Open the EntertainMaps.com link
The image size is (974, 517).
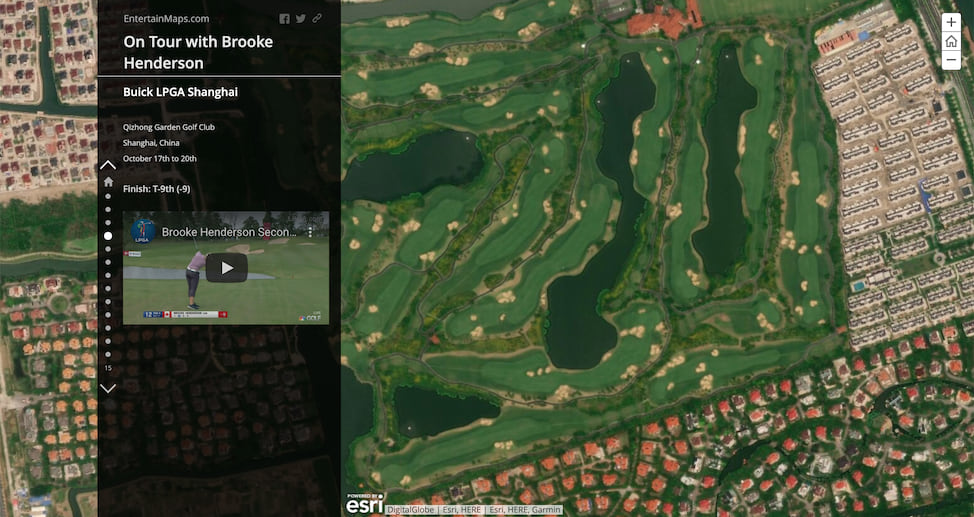tap(166, 18)
